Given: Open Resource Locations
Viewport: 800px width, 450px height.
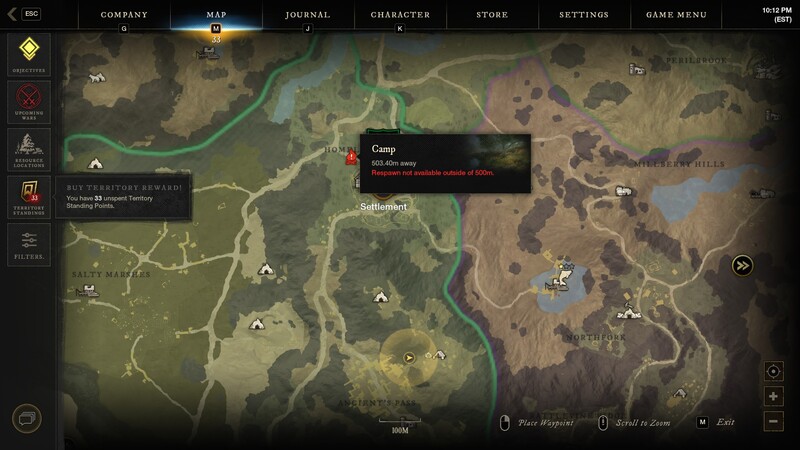Looking at the screenshot, I should 28,150.
